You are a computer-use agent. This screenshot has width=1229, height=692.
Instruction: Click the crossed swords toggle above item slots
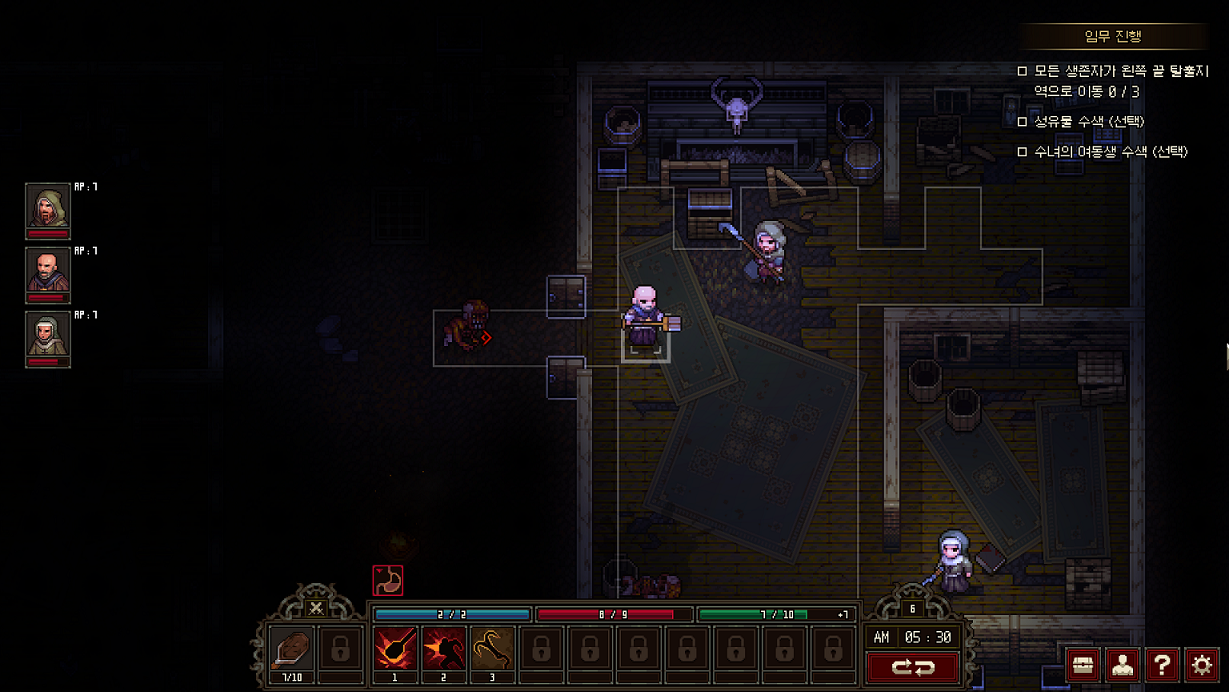pyautogui.click(x=316, y=608)
